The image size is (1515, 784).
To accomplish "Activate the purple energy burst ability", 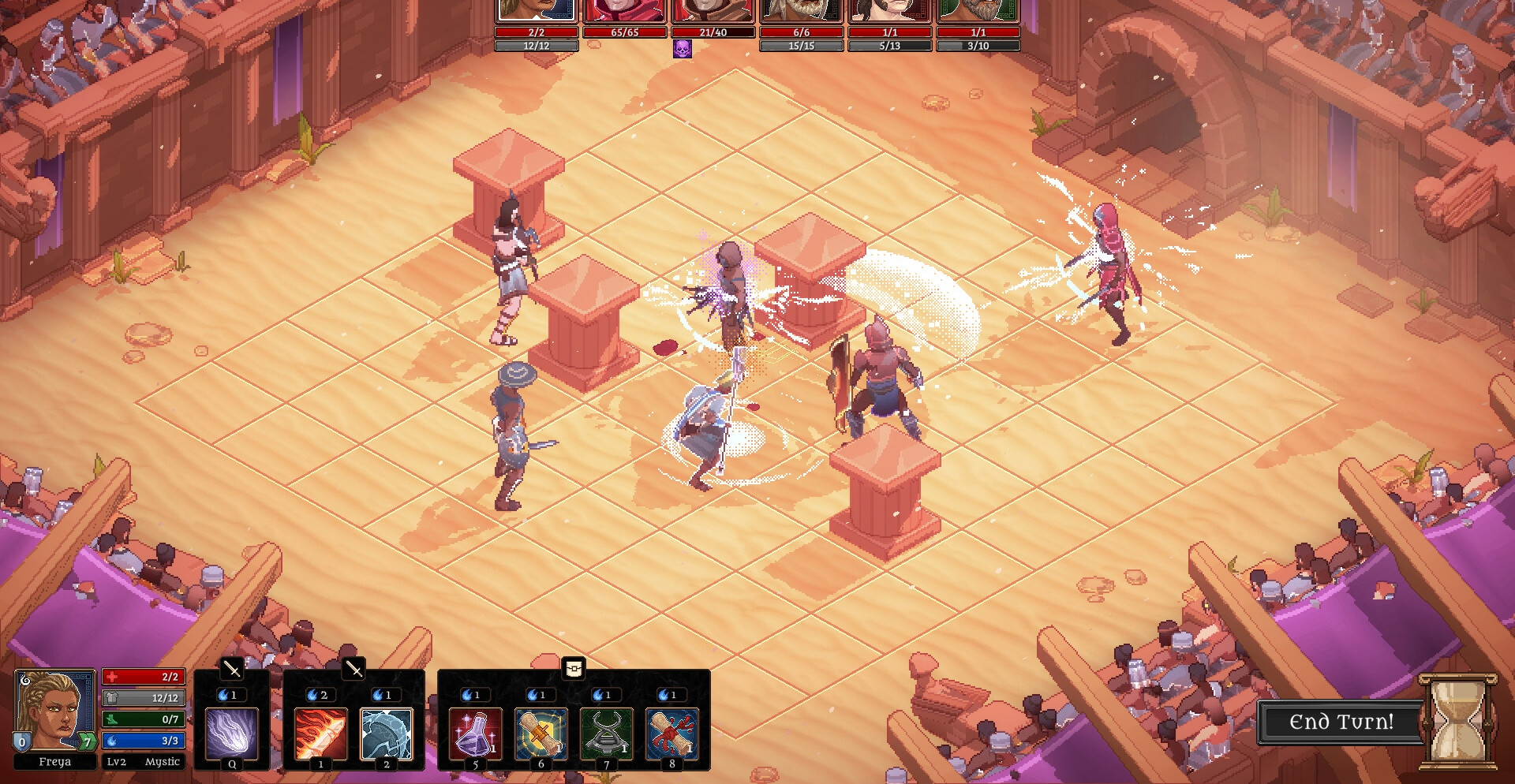I will pos(232,734).
